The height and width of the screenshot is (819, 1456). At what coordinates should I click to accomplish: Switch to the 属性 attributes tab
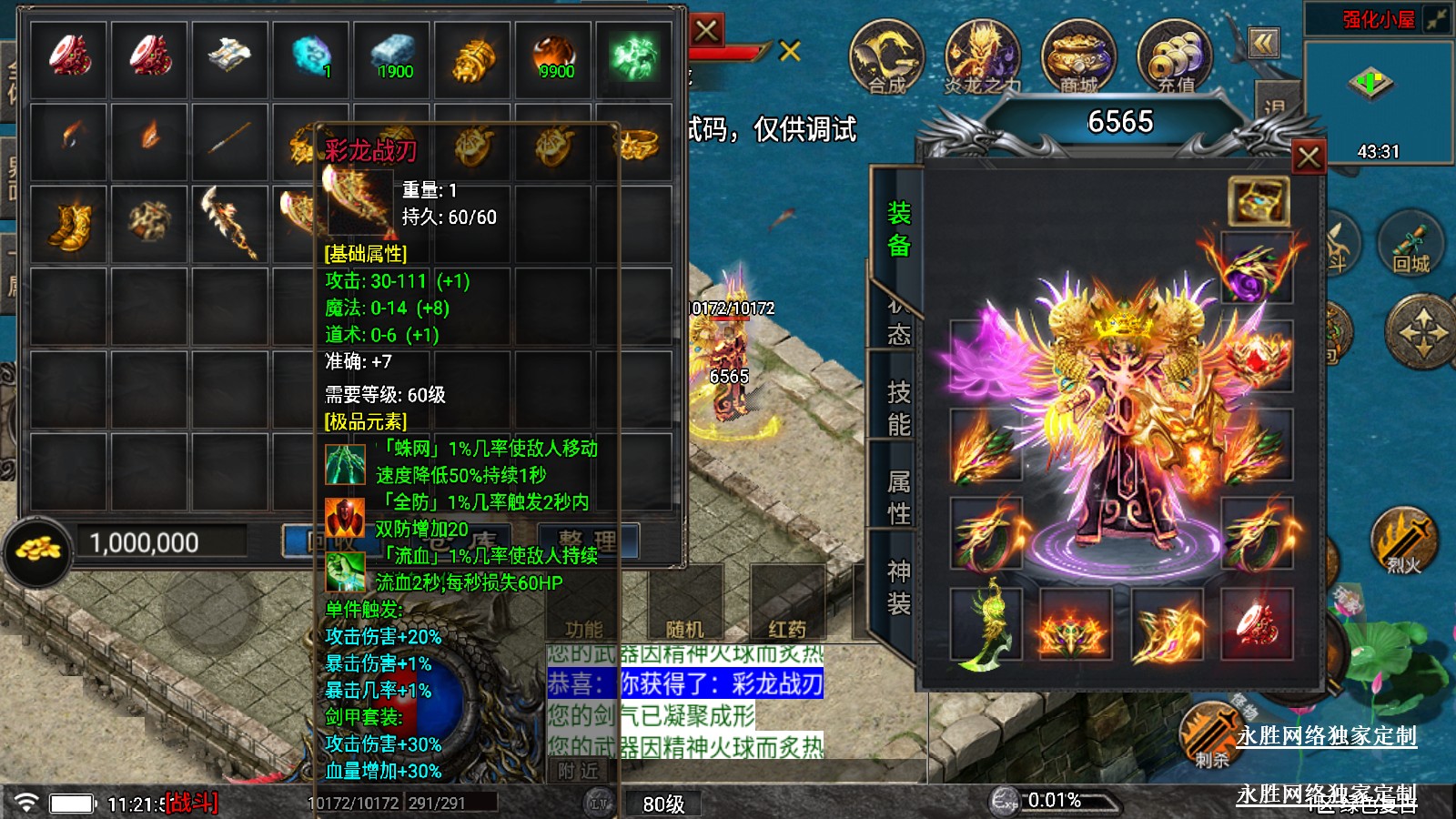898,497
